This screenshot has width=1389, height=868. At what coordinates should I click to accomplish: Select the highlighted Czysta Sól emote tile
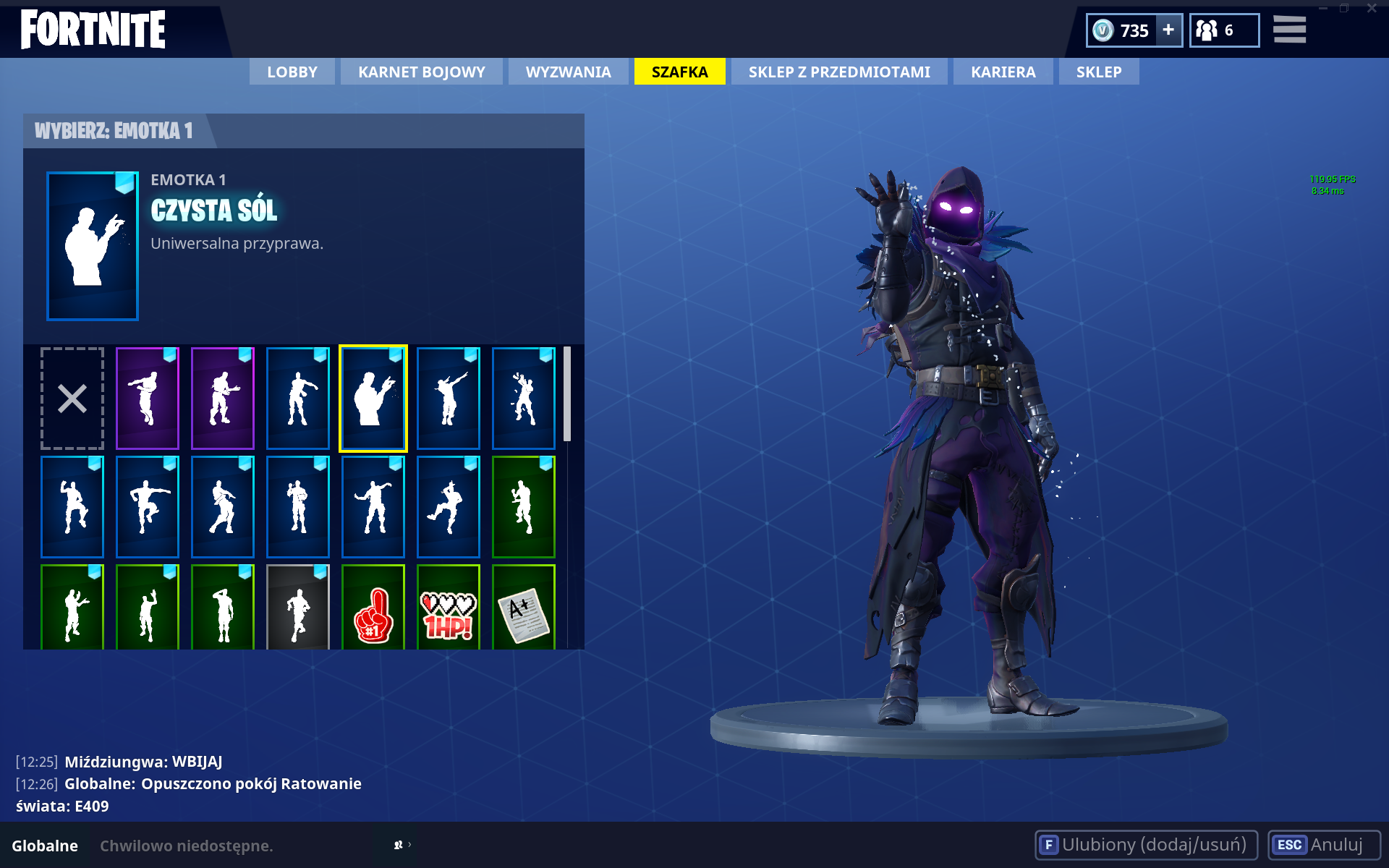click(373, 399)
